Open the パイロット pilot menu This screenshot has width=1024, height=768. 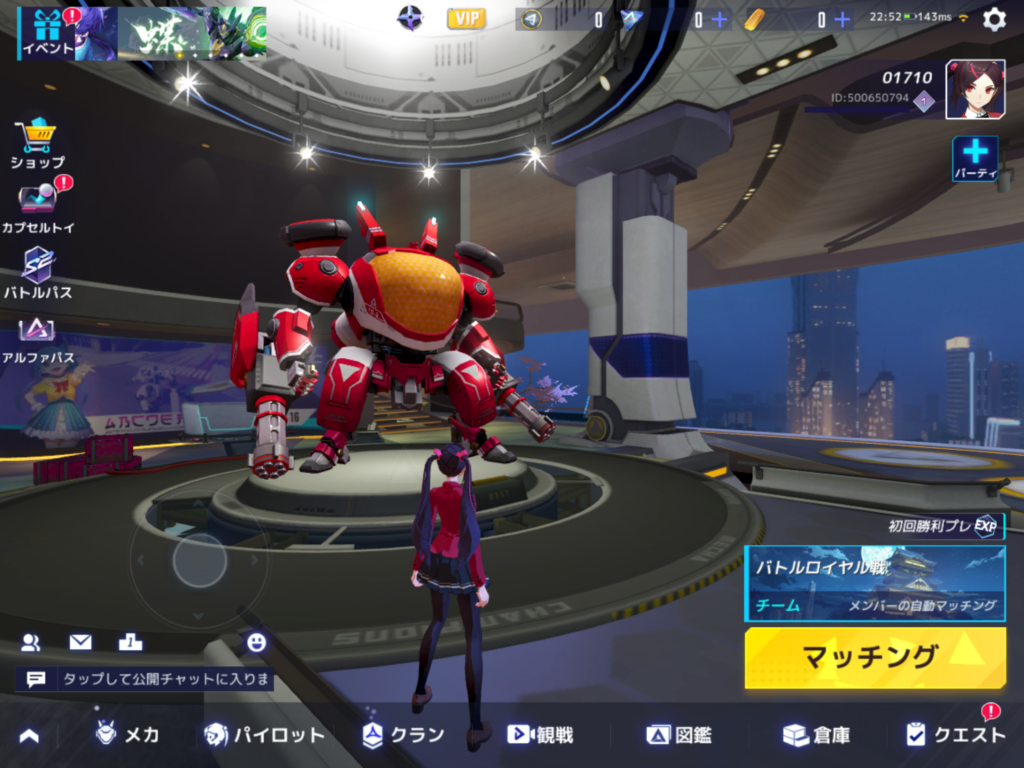pyautogui.click(x=264, y=735)
